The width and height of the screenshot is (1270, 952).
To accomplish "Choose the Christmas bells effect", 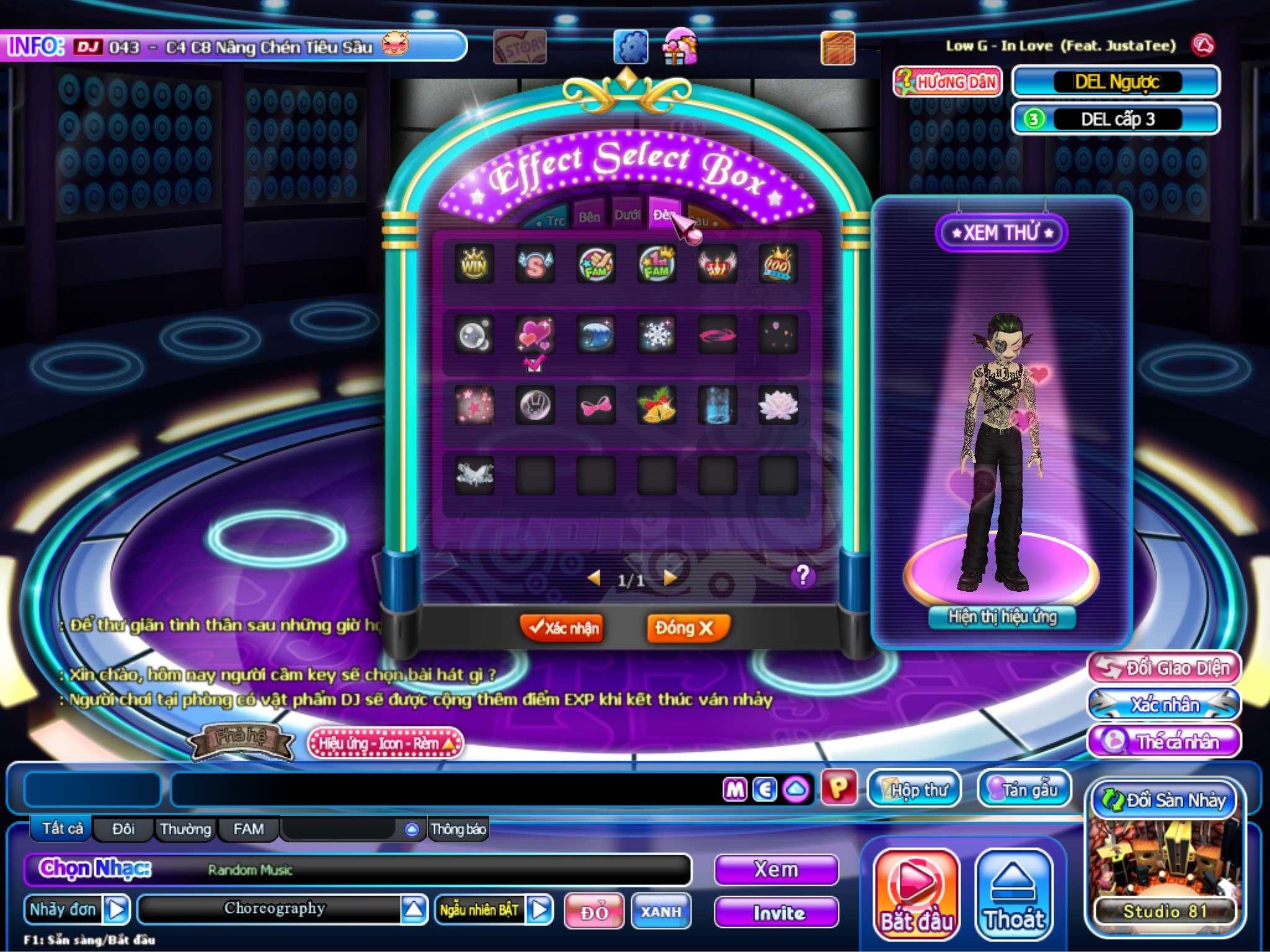I will pos(657,405).
